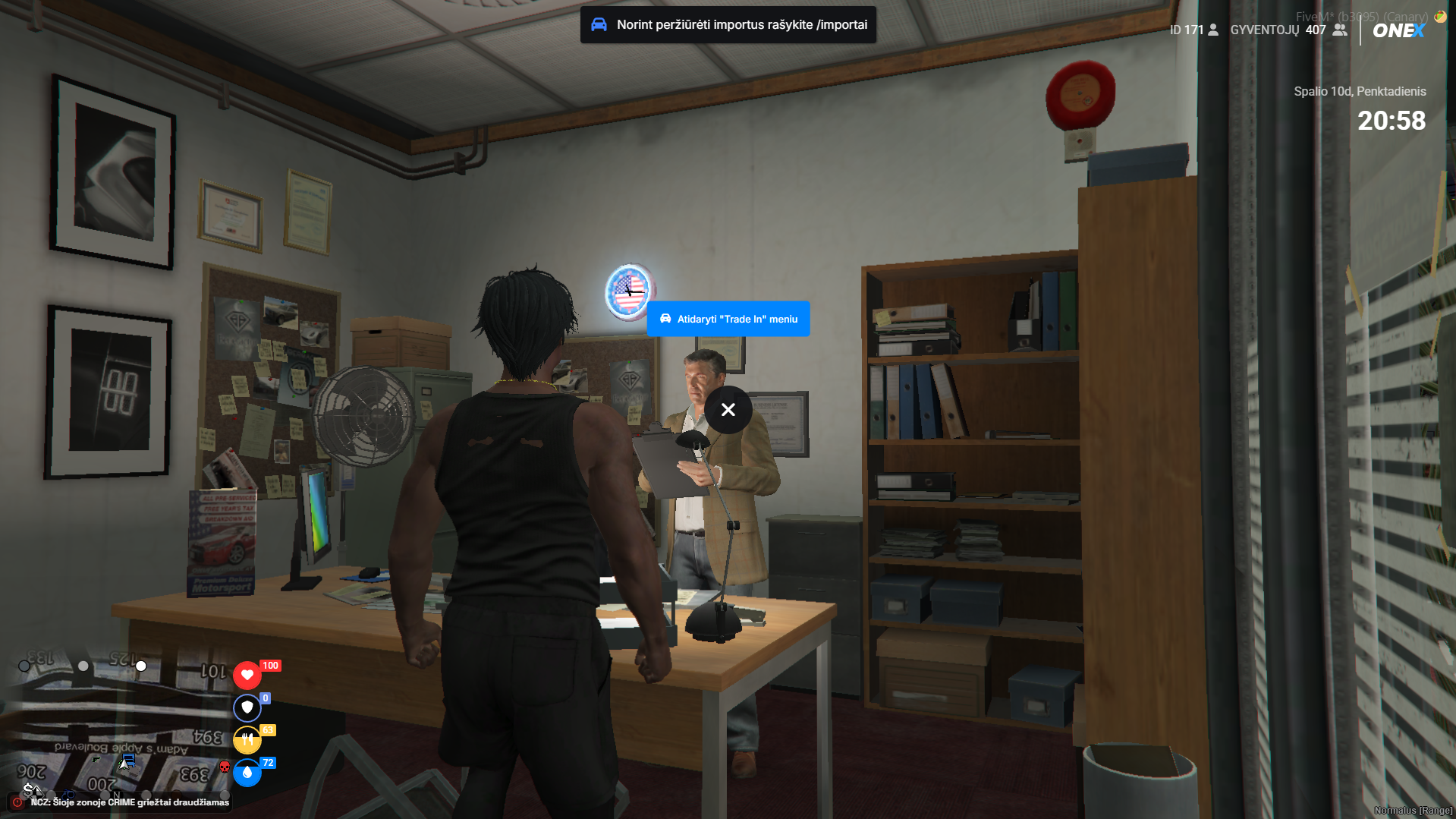Open the "Trade In" meniu option
This screenshot has height=819, width=1456.
728,319
